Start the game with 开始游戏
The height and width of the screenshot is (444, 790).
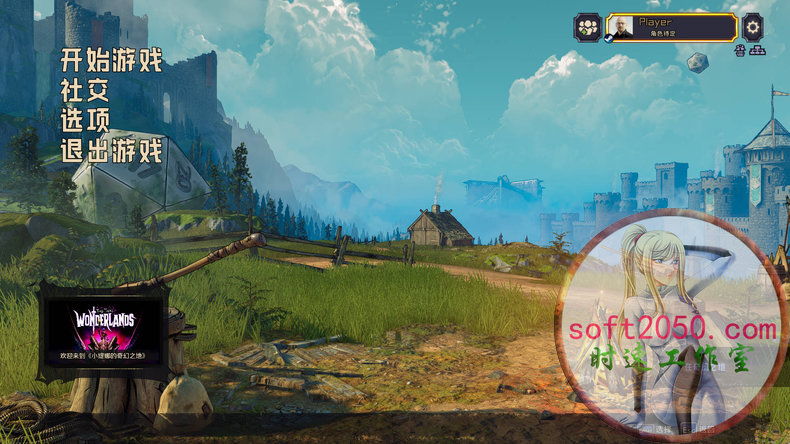point(111,61)
